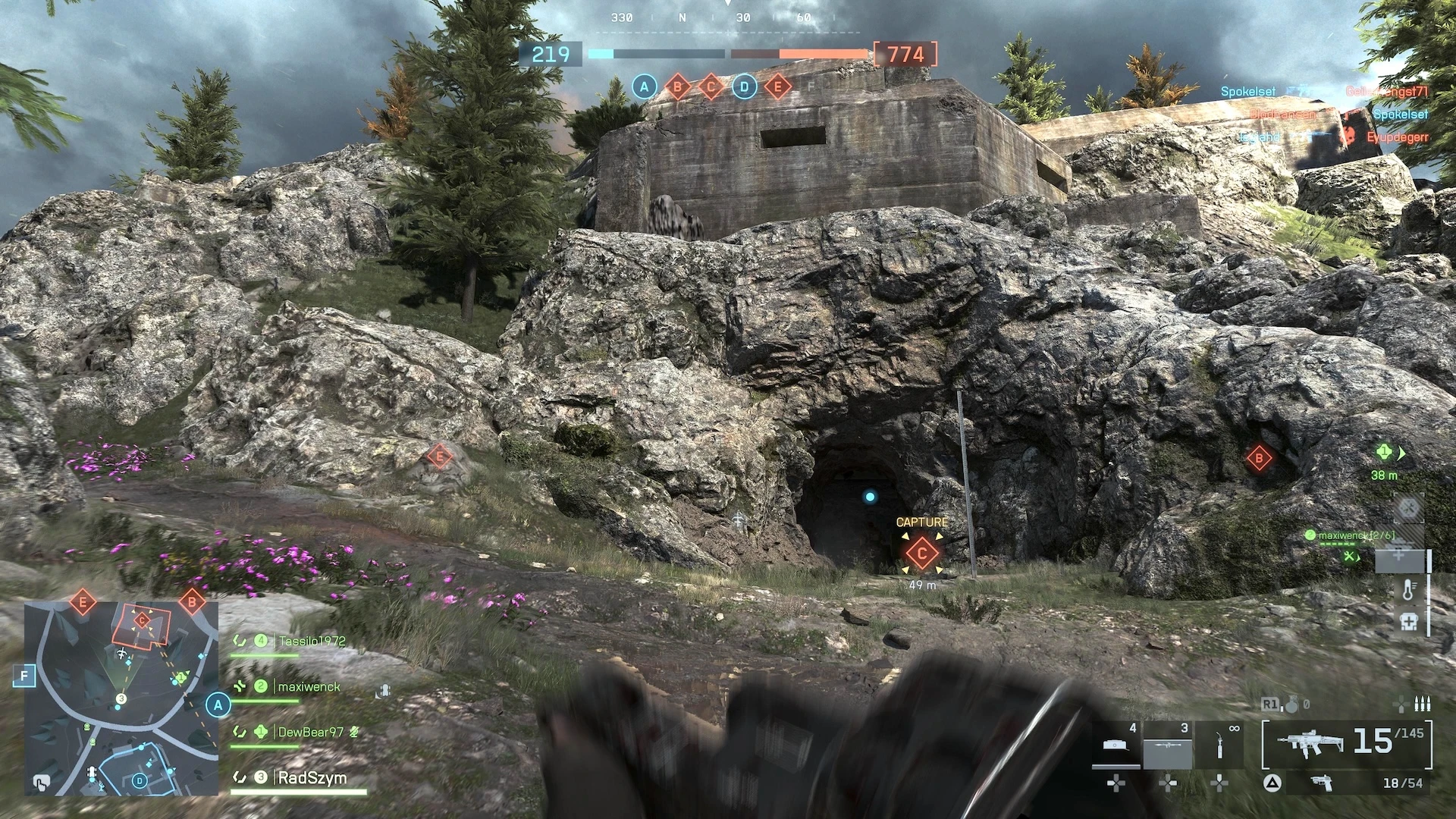Screen dimensions: 1456x819
Task: Select squad member maxiwenck in the squad list
Action: click(308, 687)
